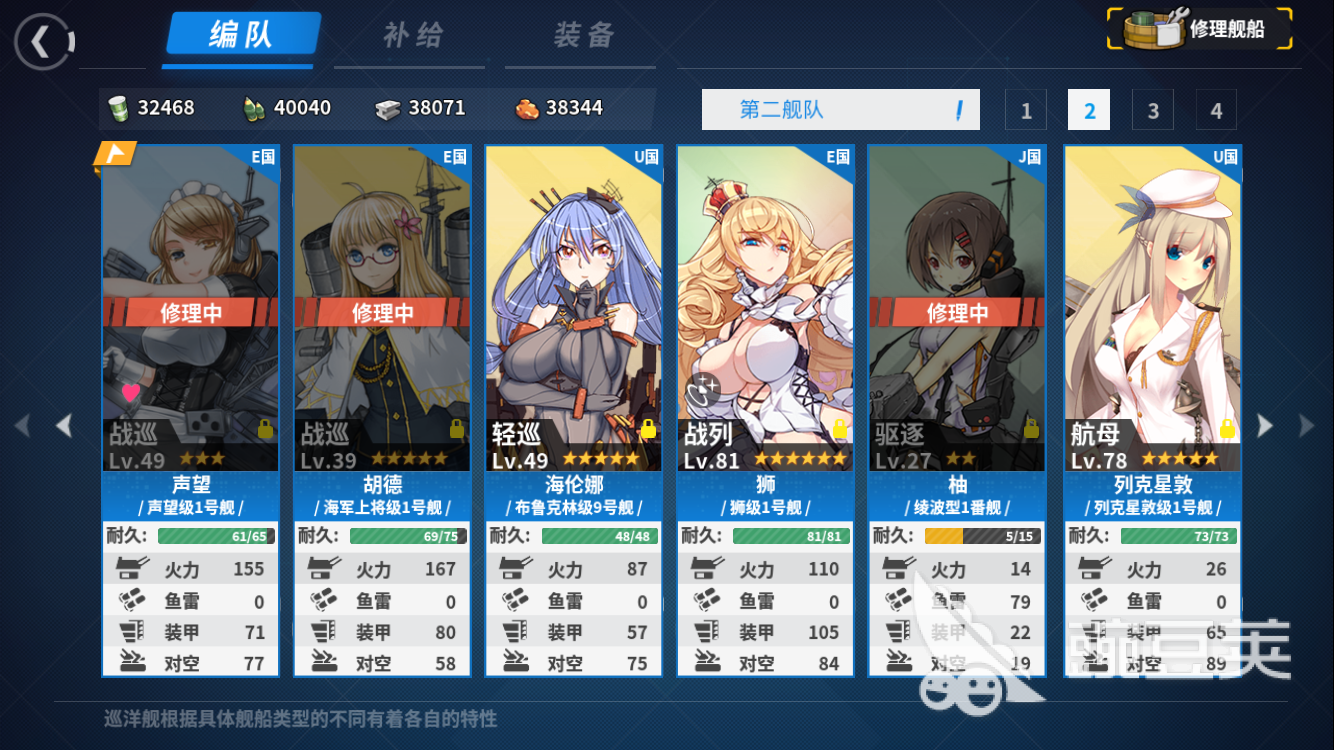
Task: Go back with the circular arrow button
Action: pyautogui.click(x=43, y=41)
